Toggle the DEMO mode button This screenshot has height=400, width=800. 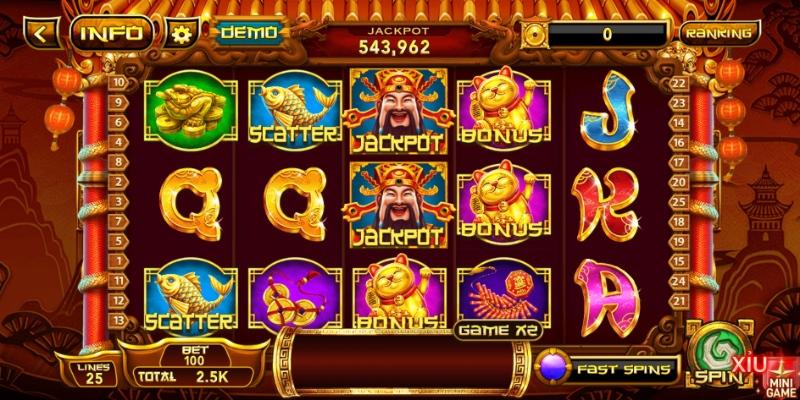248,33
